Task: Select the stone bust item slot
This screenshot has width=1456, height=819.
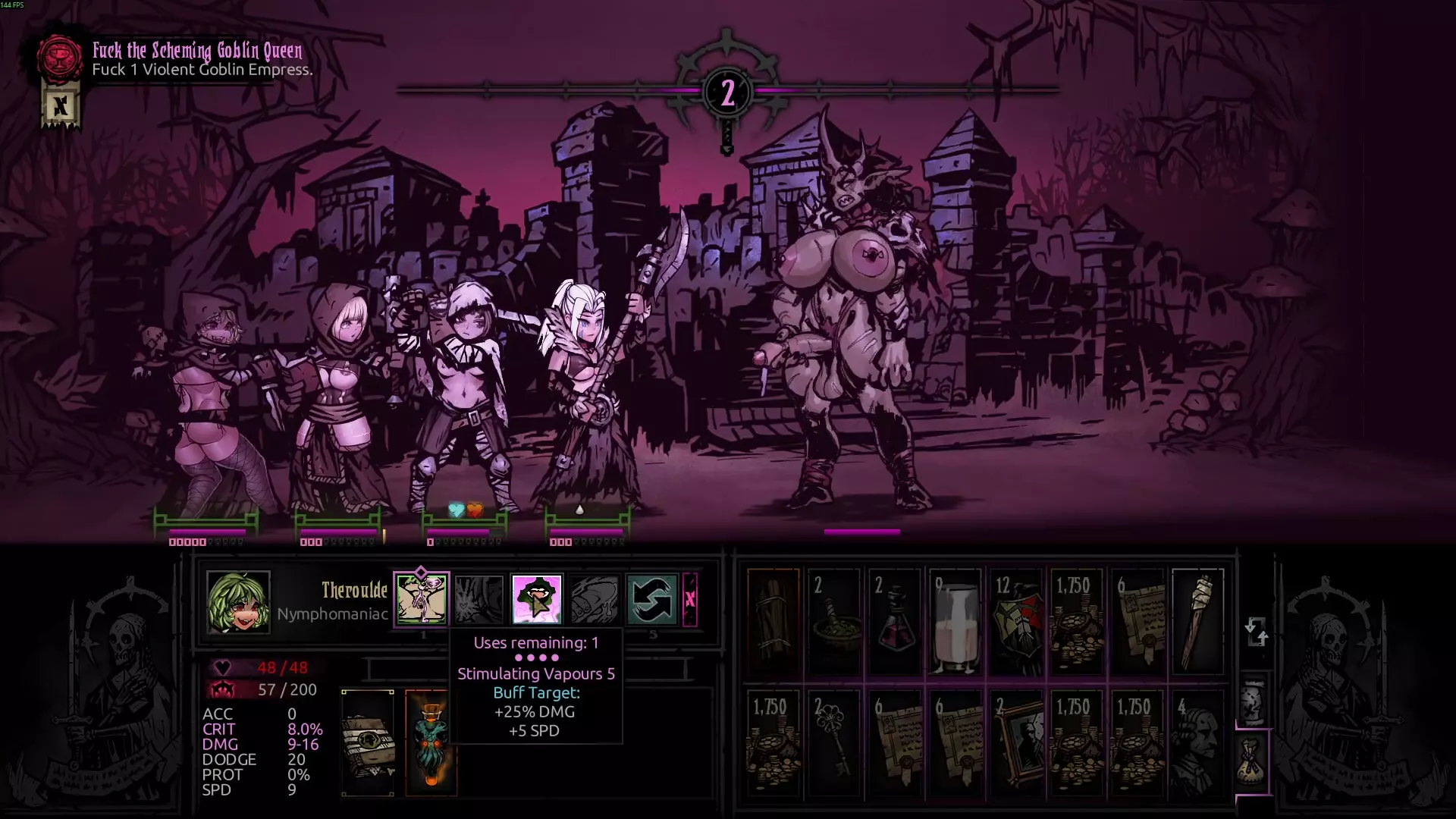Action: [x=1198, y=743]
